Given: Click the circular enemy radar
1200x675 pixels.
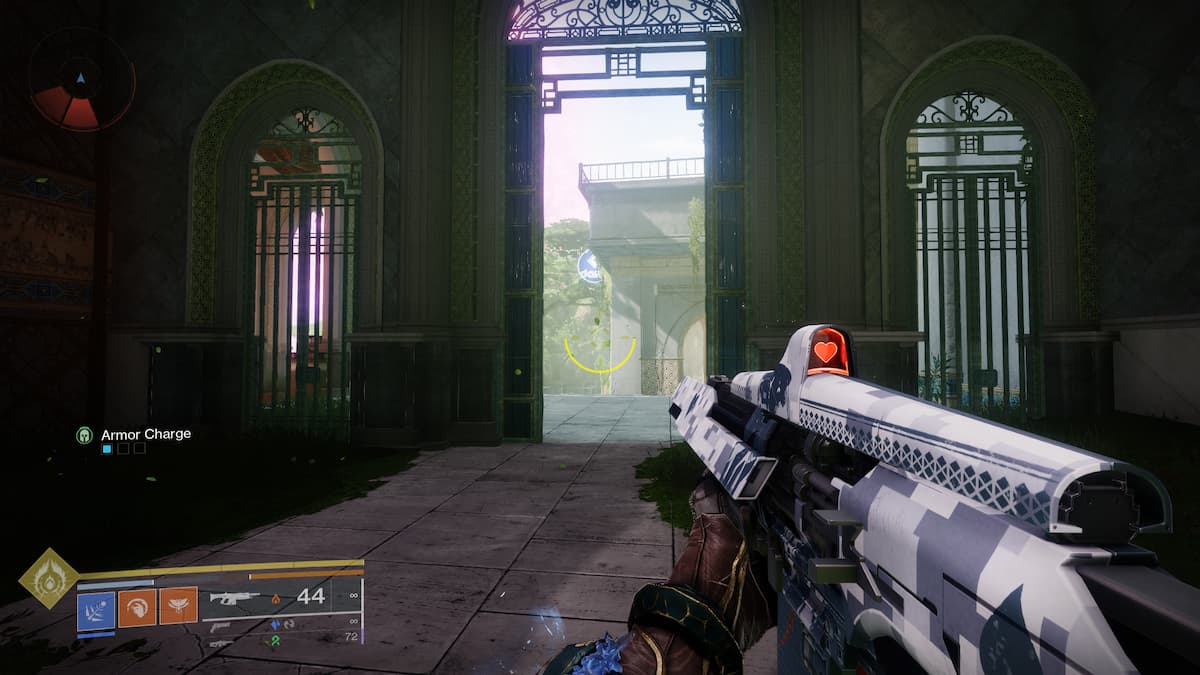Looking at the screenshot, I should point(82,79).
